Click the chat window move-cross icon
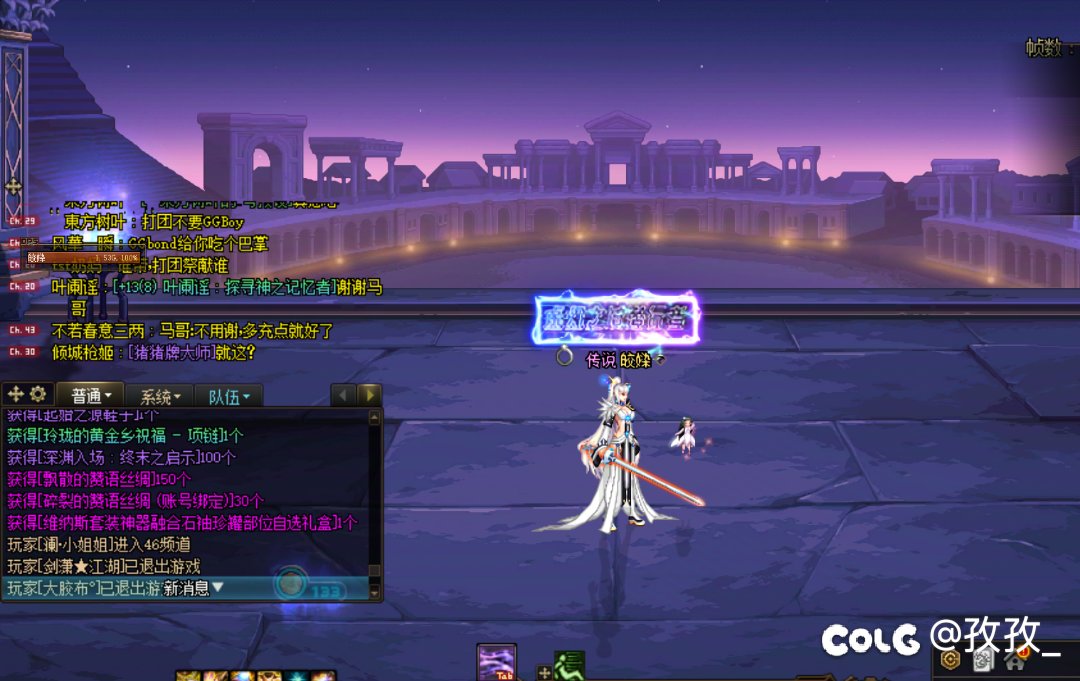The height and width of the screenshot is (681, 1080). pyautogui.click(x=15, y=394)
